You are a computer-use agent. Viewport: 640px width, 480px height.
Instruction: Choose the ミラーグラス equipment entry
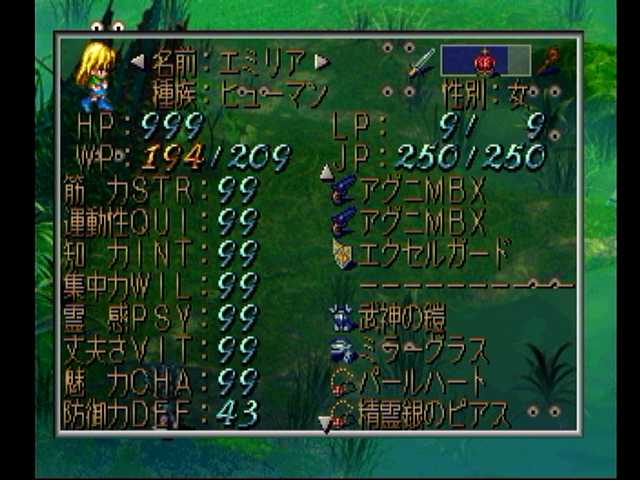[410, 351]
